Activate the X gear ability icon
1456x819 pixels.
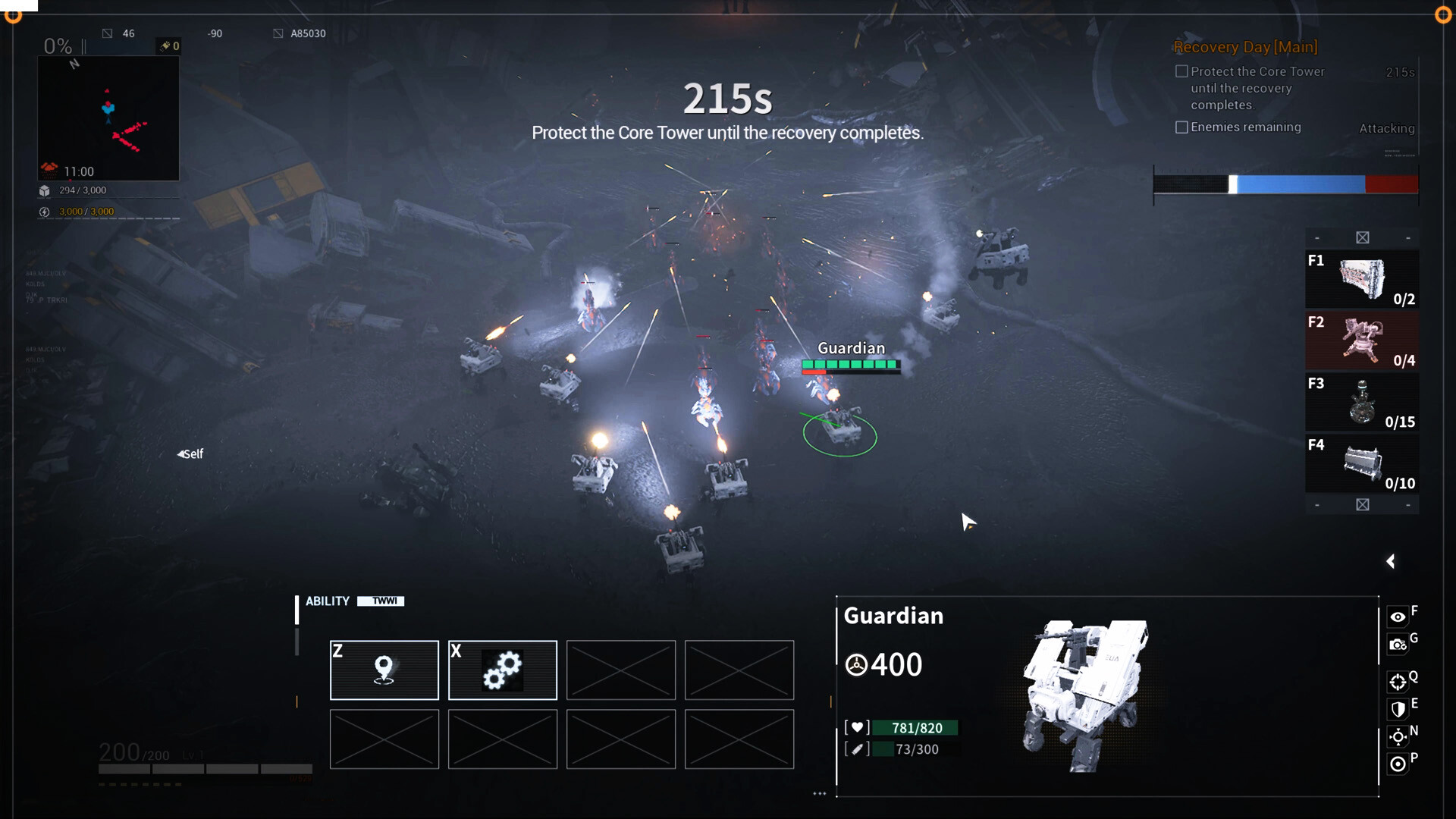503,670
